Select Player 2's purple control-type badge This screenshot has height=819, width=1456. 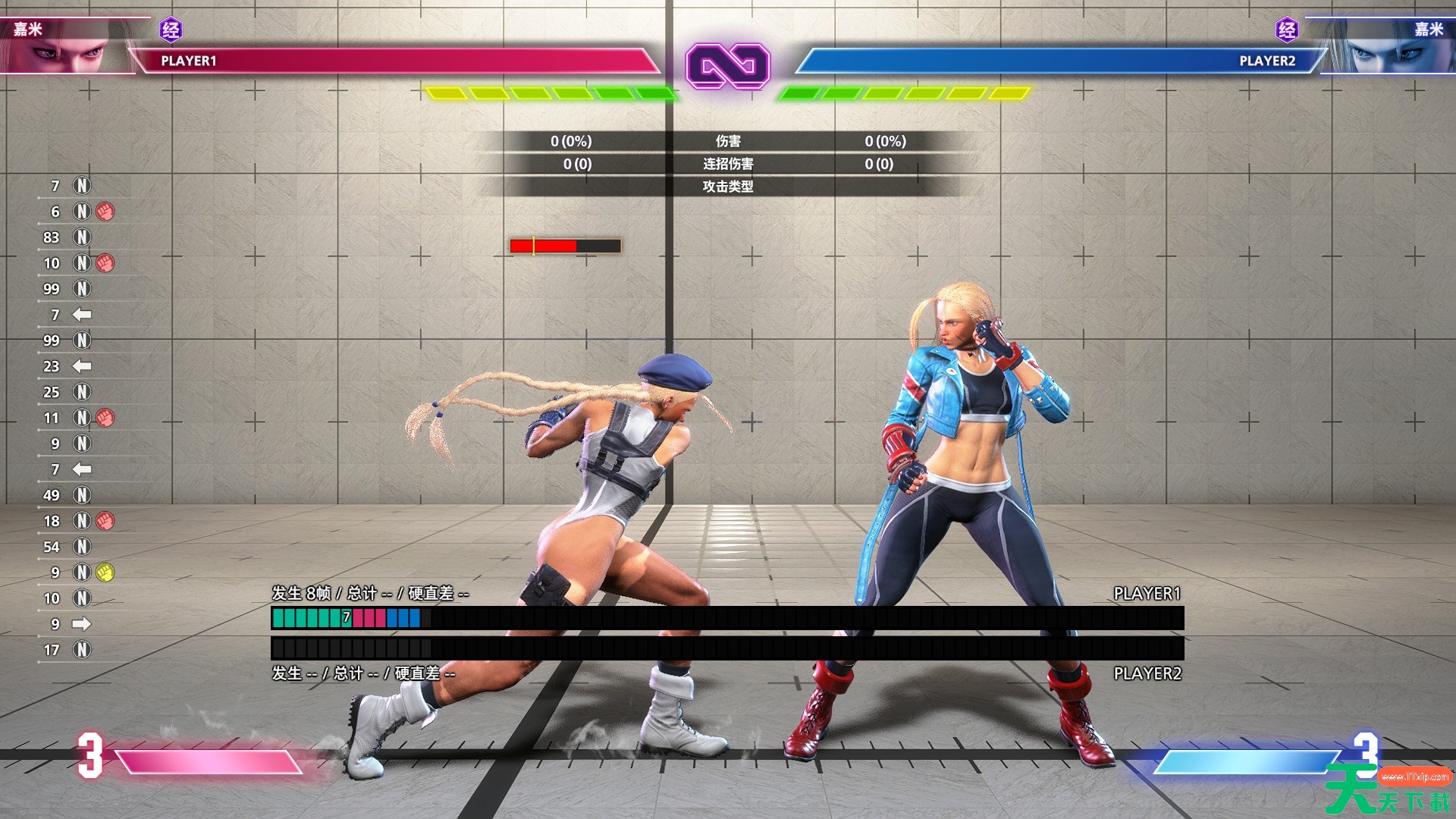coord(1287,30)
